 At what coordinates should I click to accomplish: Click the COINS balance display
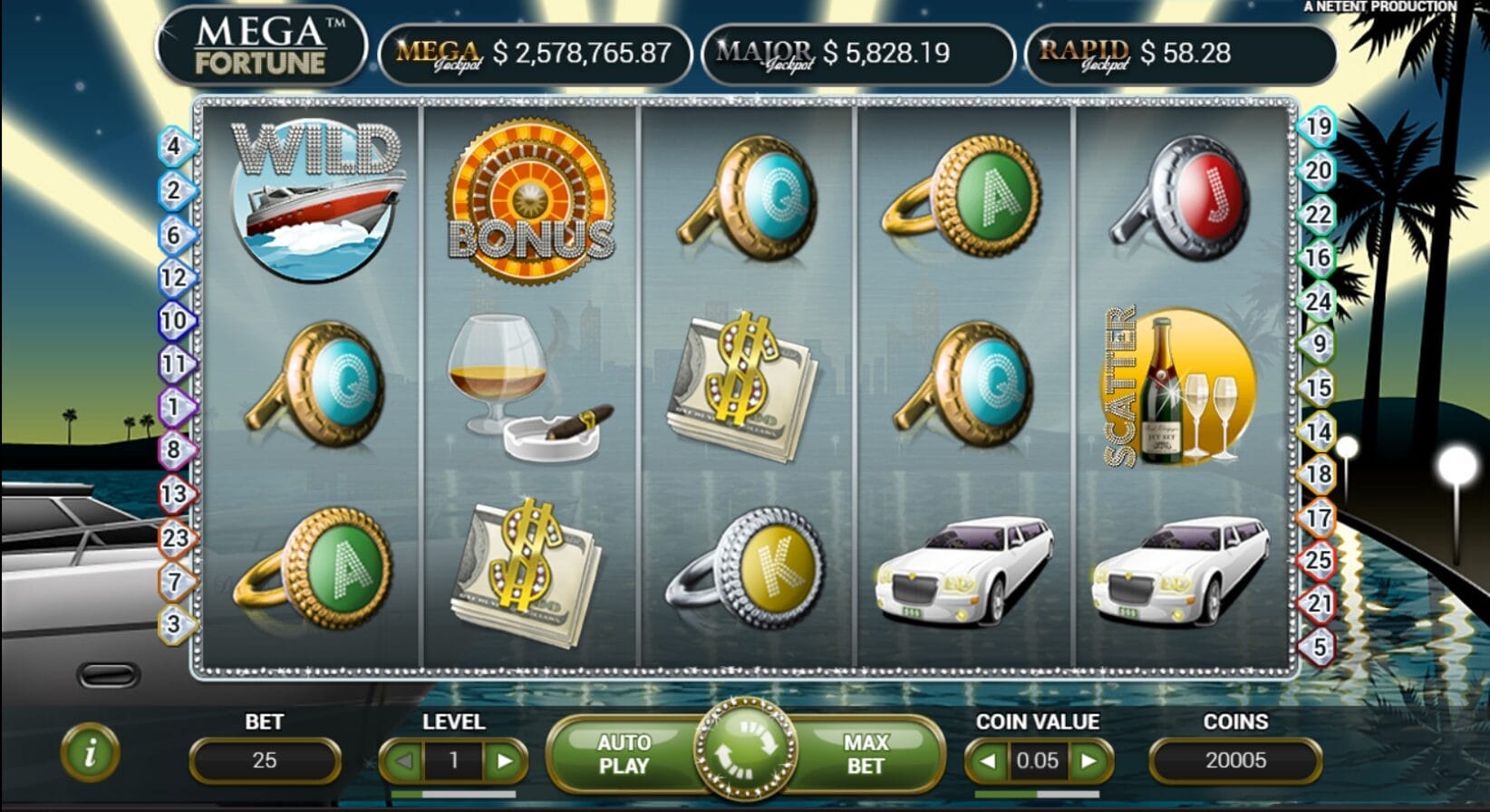point(1236,760)
